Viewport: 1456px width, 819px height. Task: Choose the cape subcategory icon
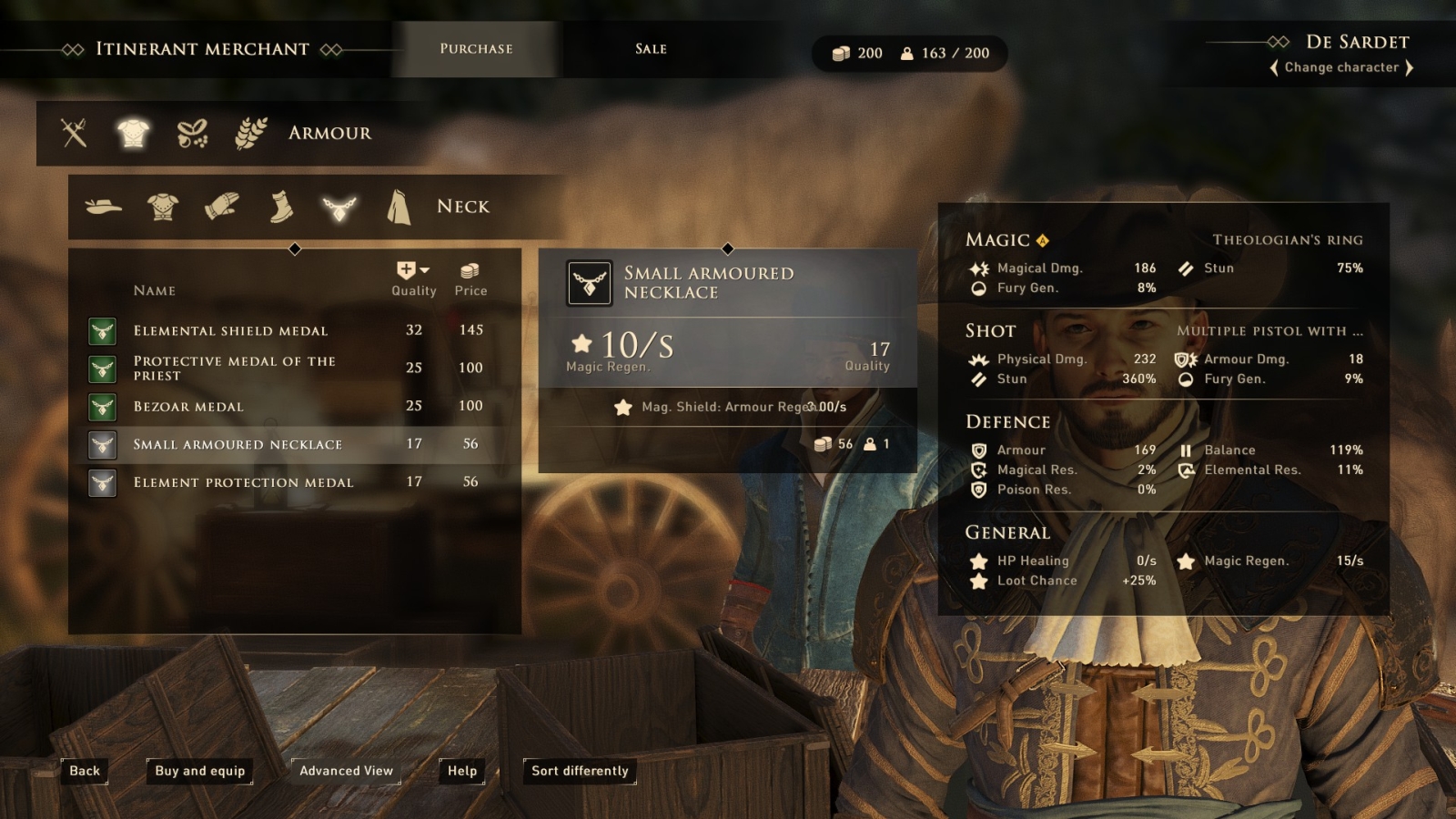(399, 207)
